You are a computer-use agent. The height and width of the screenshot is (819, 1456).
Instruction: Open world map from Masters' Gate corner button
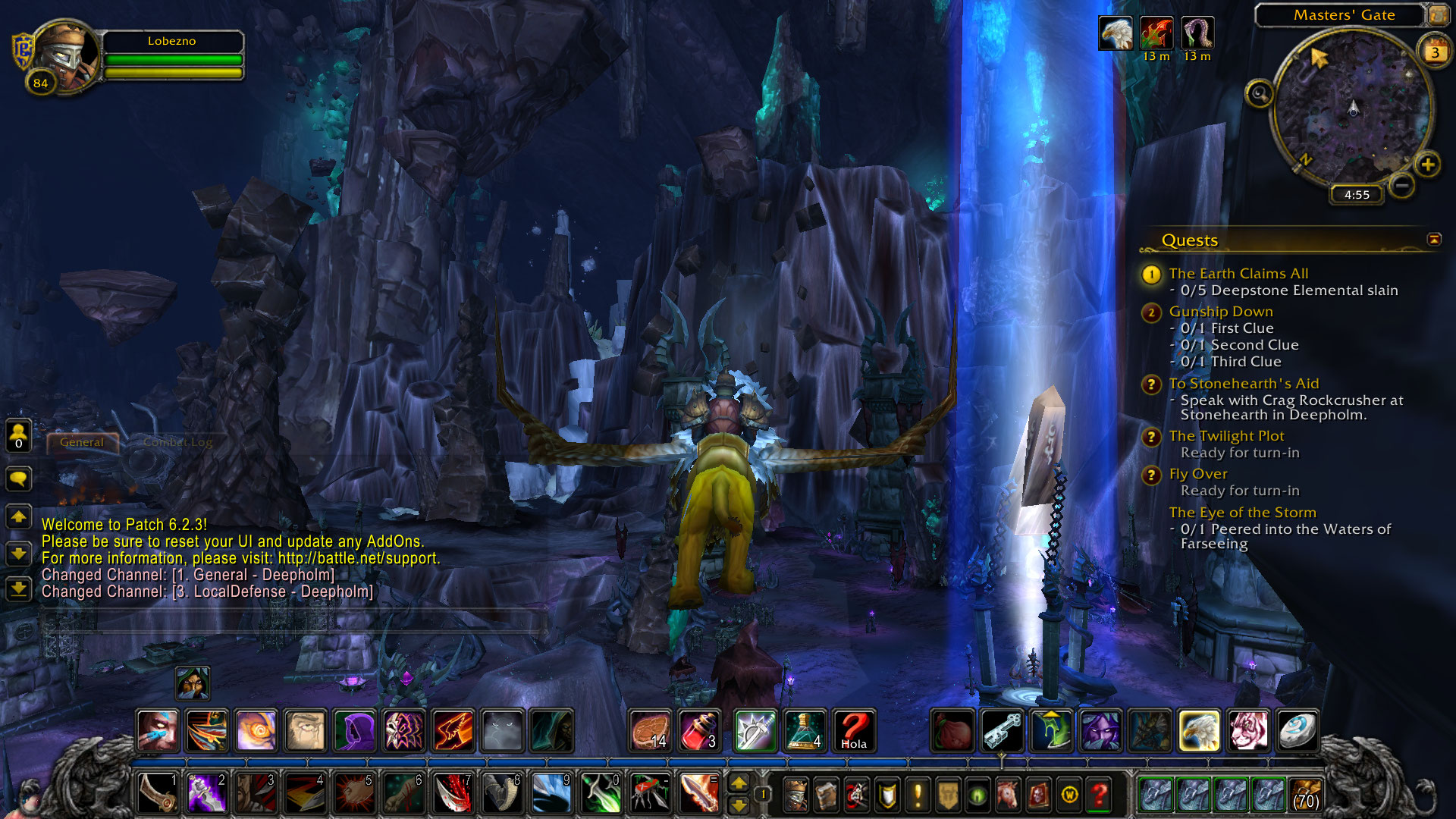(1437, 15)
